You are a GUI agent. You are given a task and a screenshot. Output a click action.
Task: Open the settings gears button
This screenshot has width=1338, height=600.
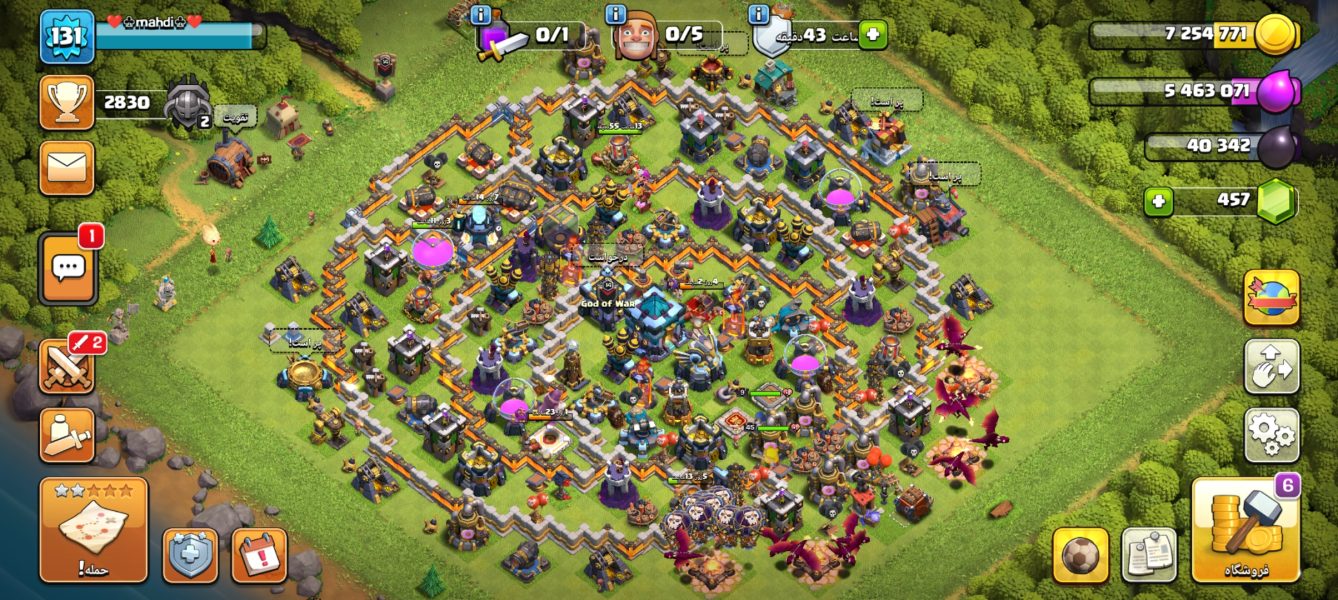pyautogui.click(x=1271, y=435)
